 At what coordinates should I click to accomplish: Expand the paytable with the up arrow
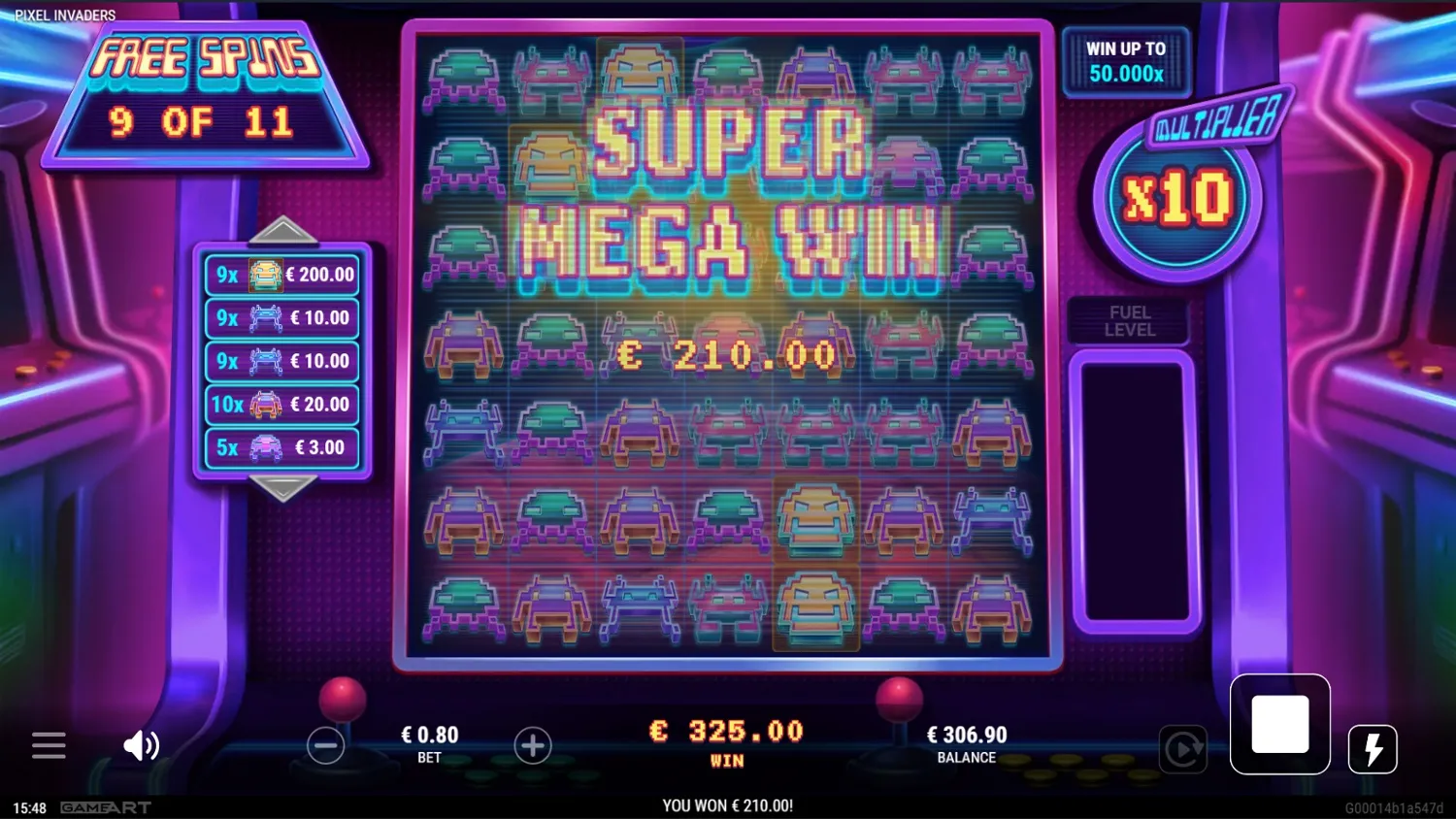click(282, 230)
